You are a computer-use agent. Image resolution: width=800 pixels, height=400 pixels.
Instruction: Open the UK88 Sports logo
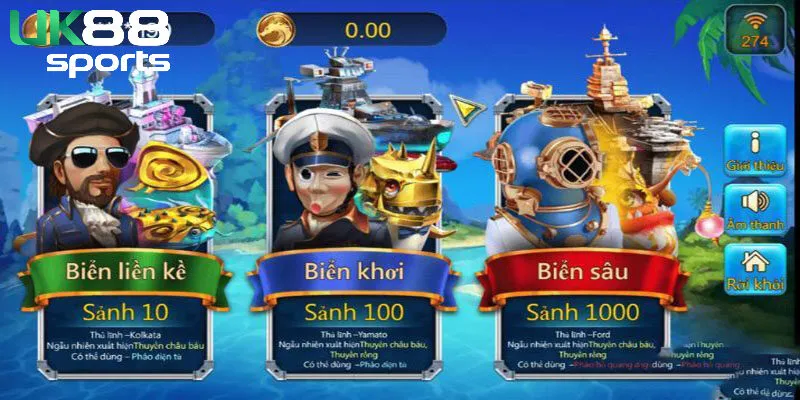[90, 45]
